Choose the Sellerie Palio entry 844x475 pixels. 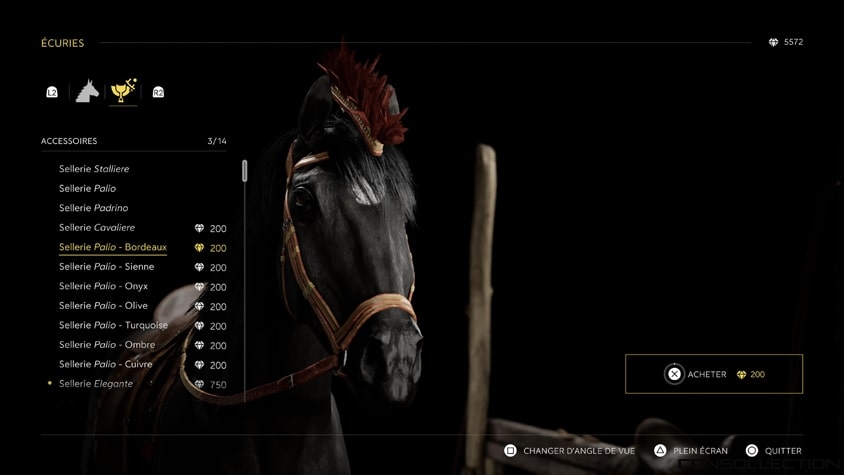(x=87, y=188)
